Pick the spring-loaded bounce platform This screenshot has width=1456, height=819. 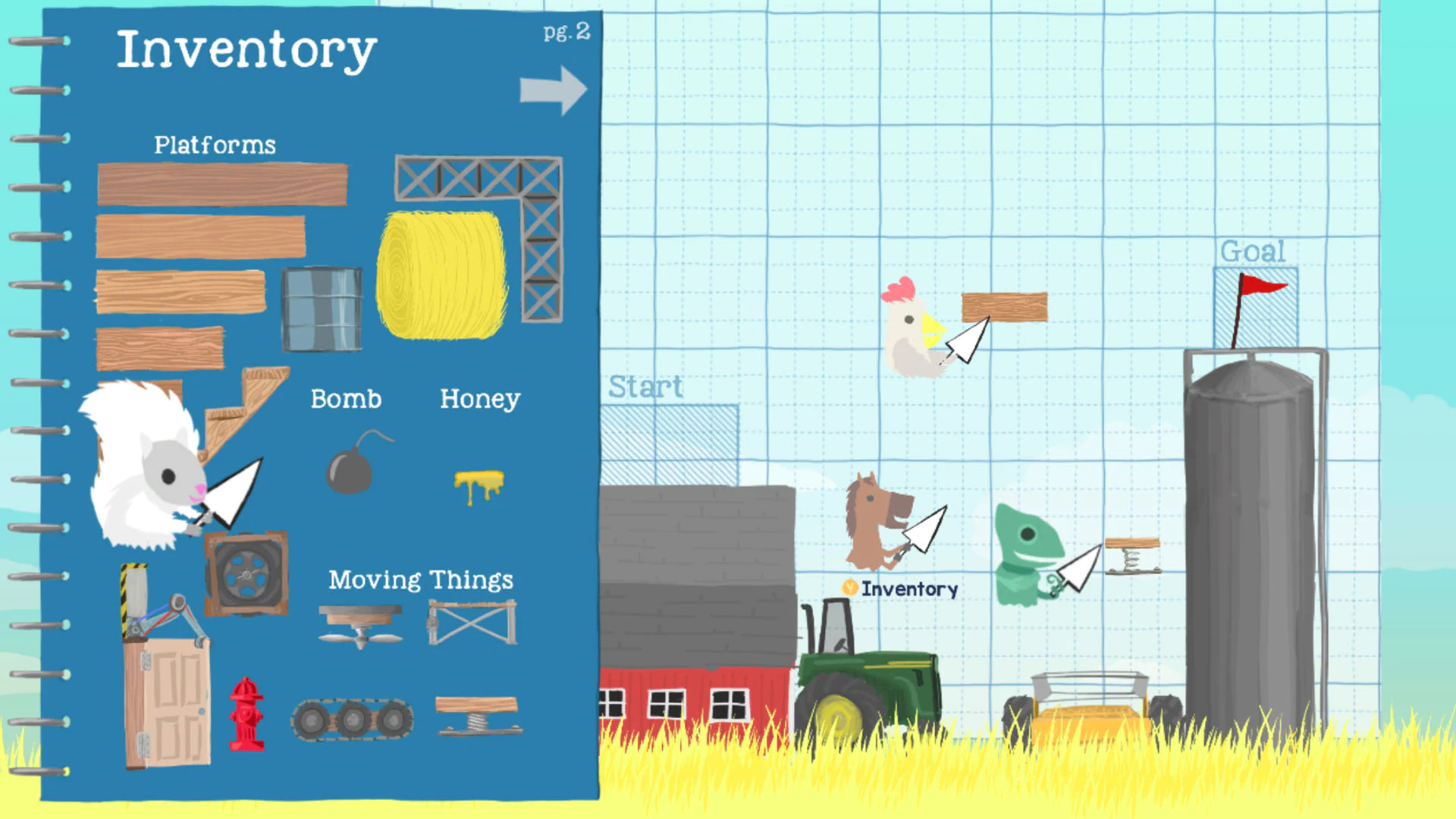(x=479, y=713)
